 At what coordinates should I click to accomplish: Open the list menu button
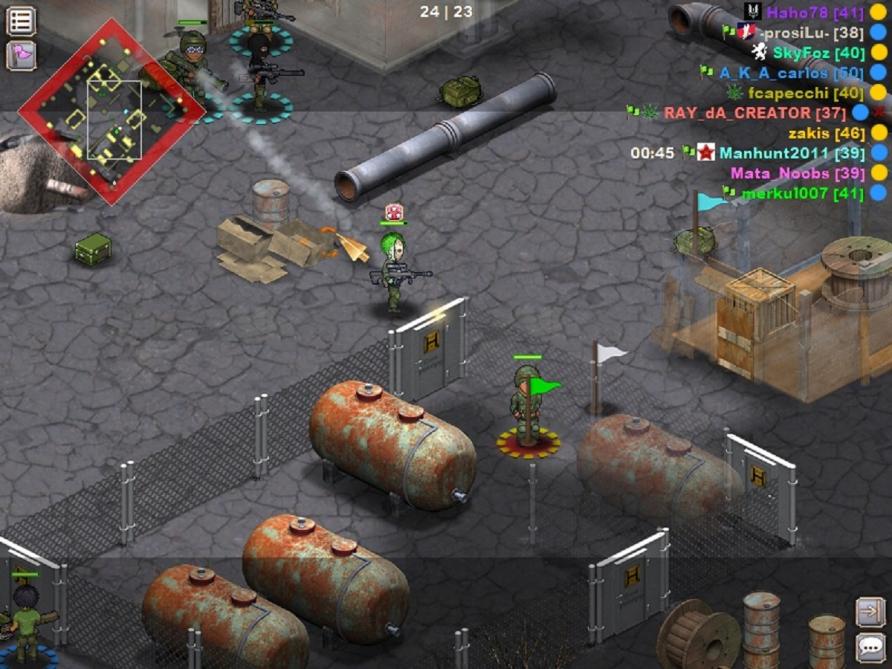coord(21,20)
